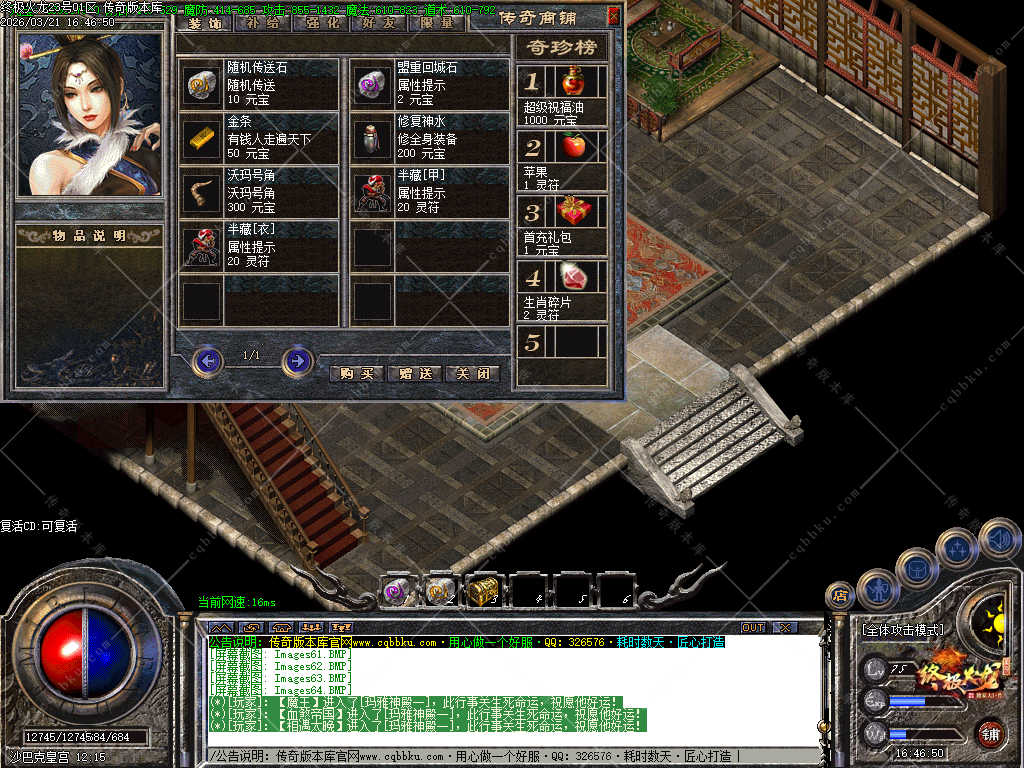Show the 限量 limited items tab
Viewport: 1024px width, 768px height.
click(x=437, y=22)
